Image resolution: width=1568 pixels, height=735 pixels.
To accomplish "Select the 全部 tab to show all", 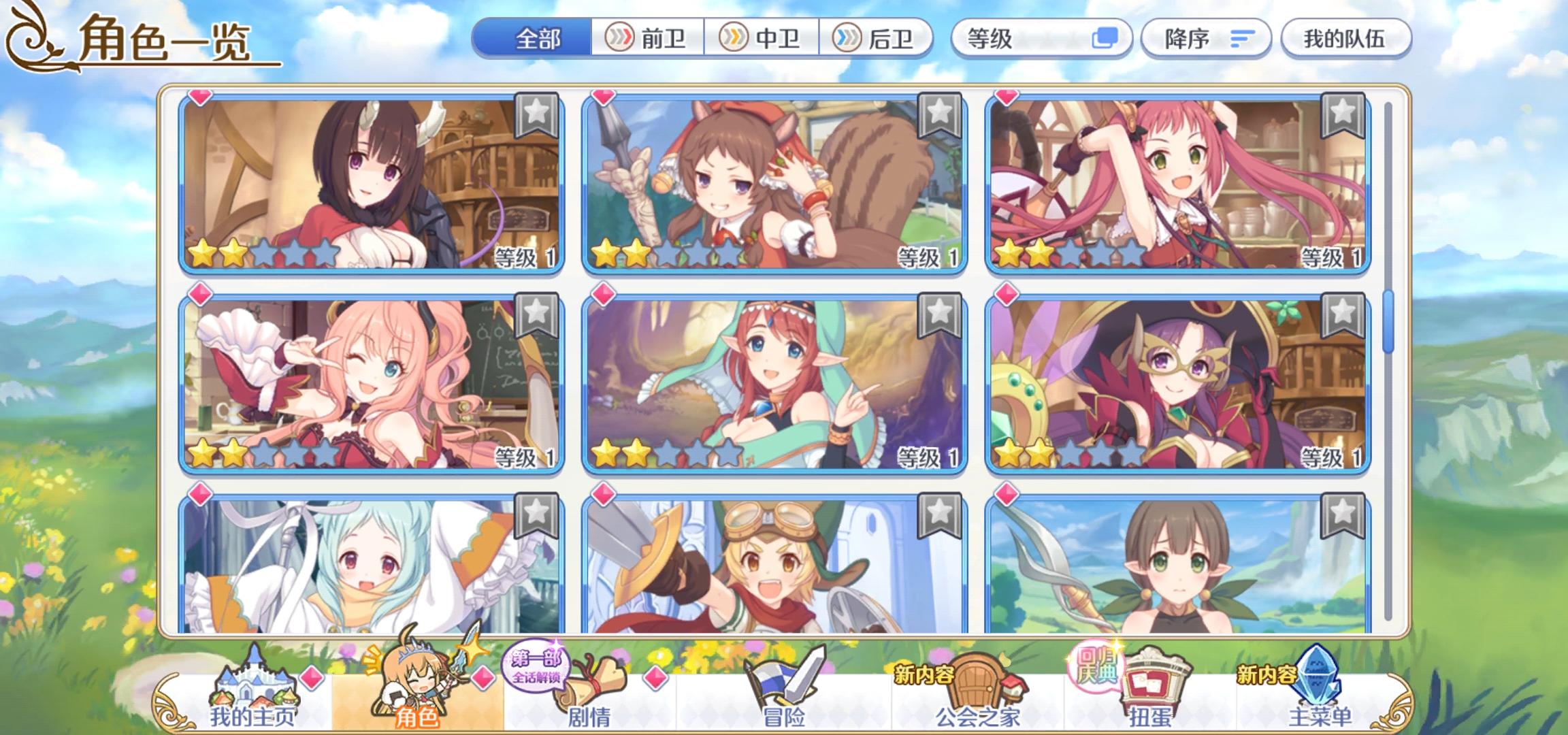I will pyautogui.click(x=538, y=39).
